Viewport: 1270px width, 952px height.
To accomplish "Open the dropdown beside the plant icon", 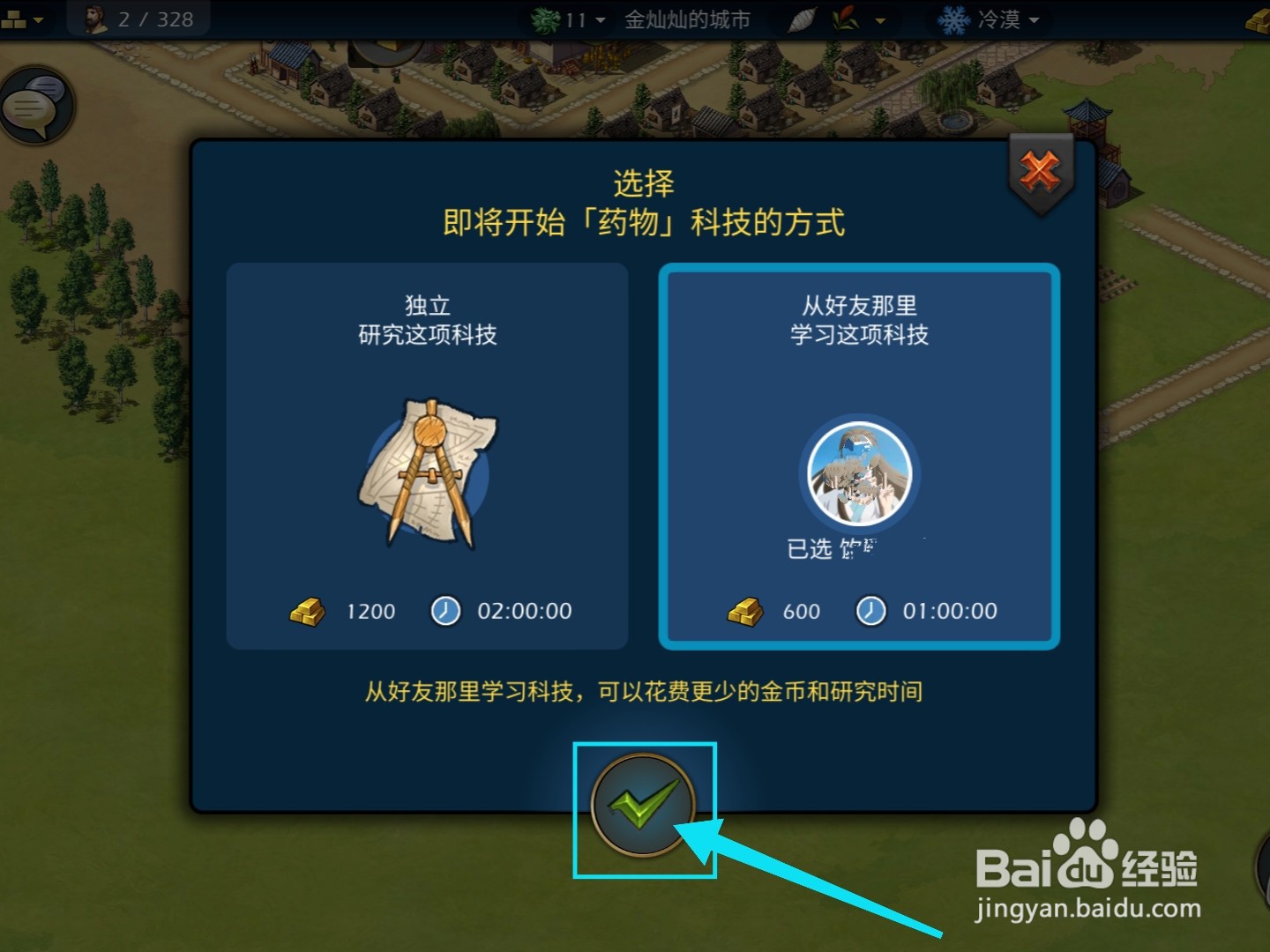I will click(x=878, y=19).
